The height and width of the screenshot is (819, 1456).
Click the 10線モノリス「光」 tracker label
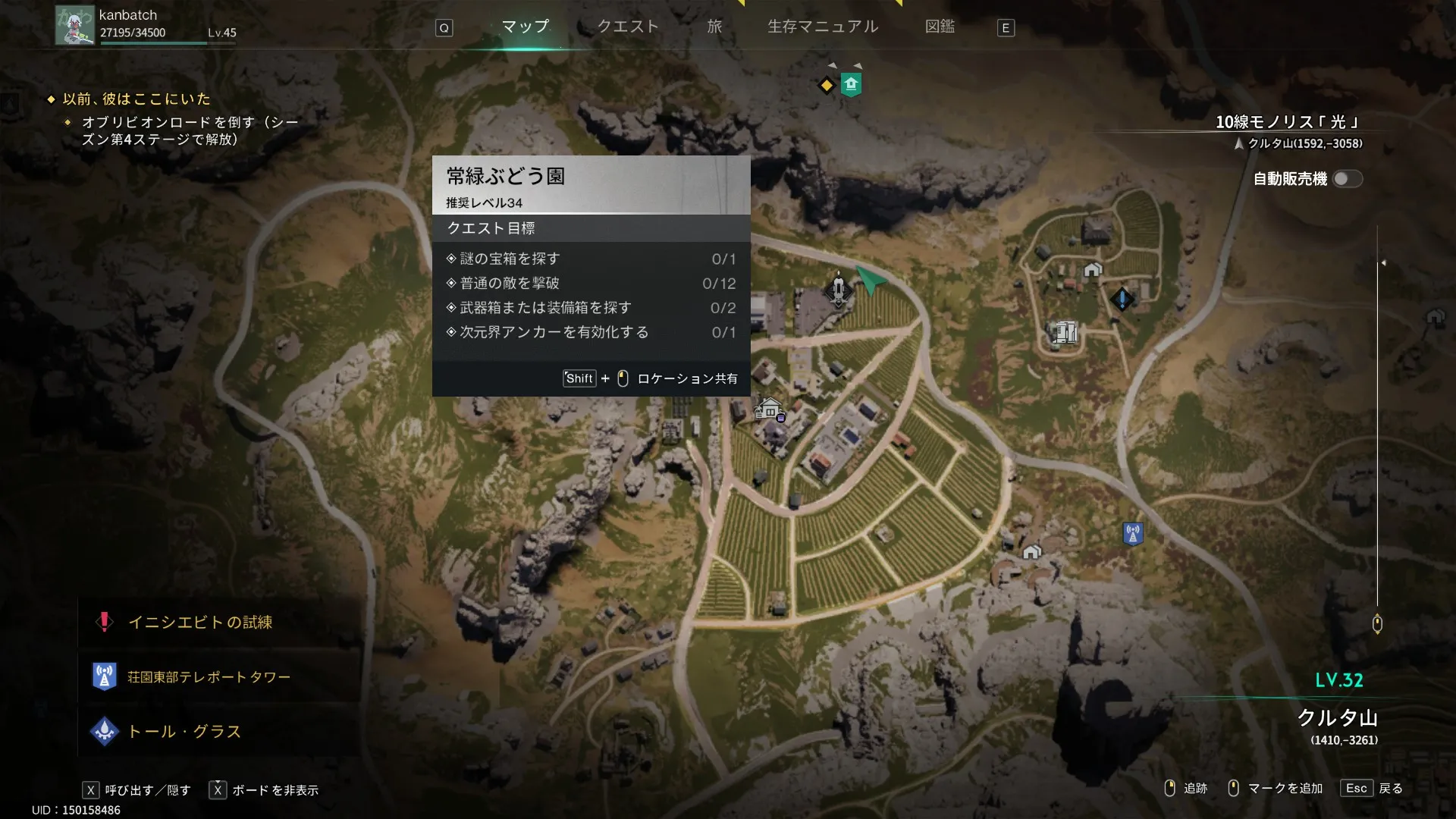1288,122
